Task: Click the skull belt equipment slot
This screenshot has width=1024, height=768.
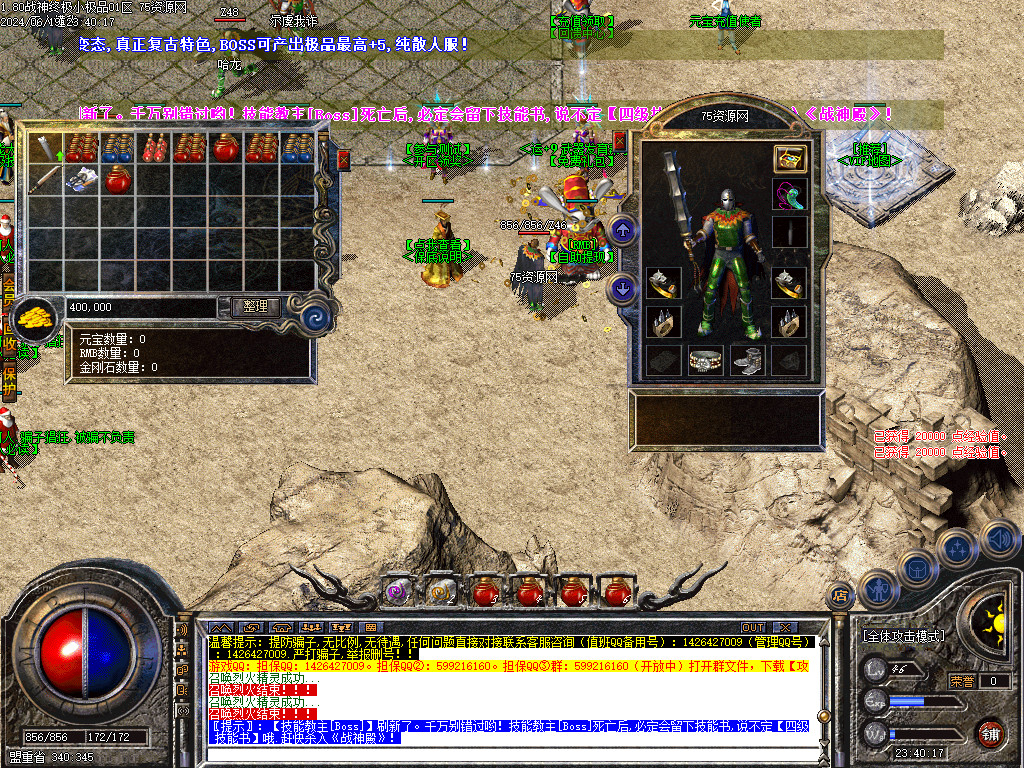Action: click(x=706, y=361)
